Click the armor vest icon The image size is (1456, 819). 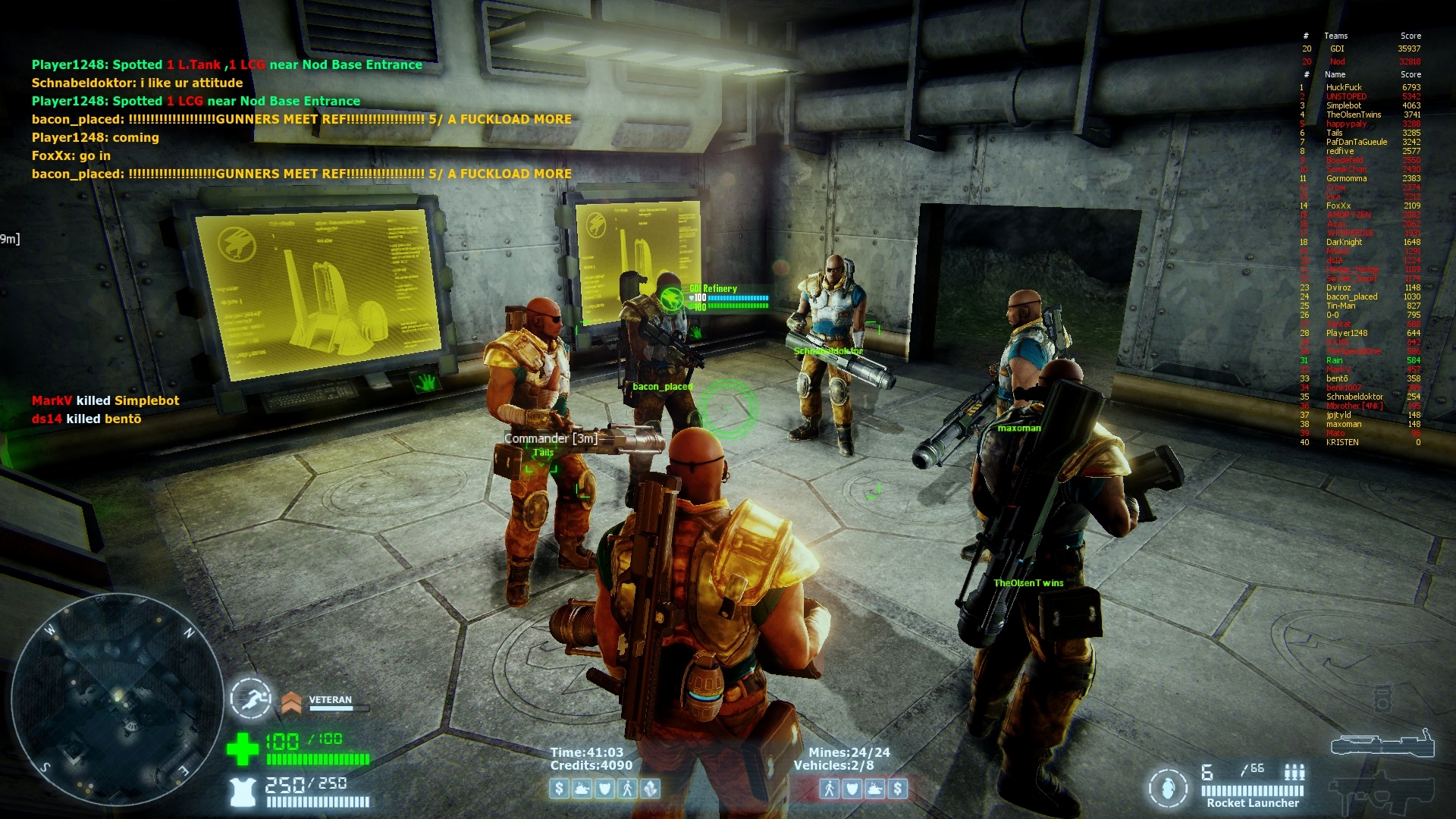pos(243,792)
